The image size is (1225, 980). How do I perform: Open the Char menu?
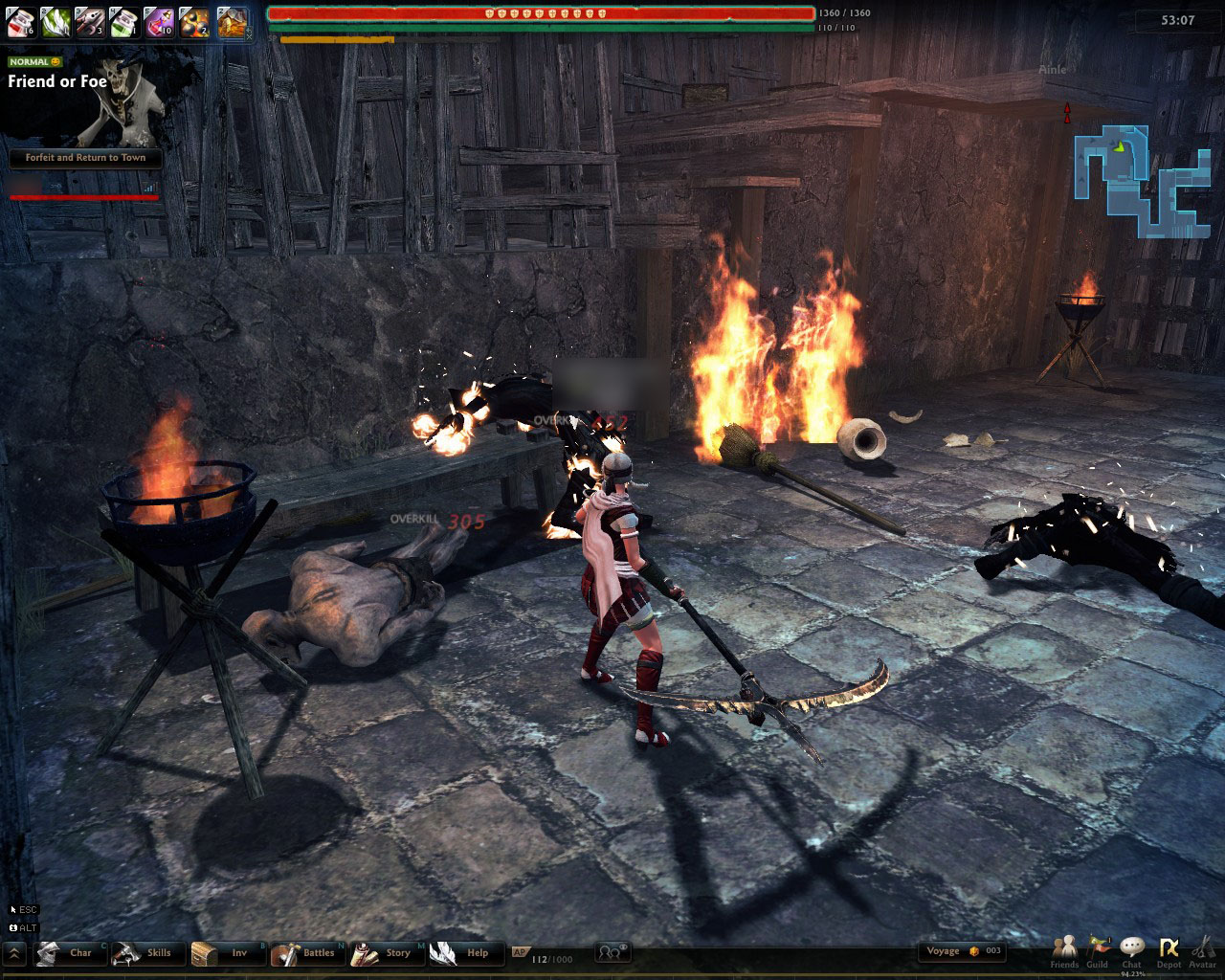(x=71, y=953)
